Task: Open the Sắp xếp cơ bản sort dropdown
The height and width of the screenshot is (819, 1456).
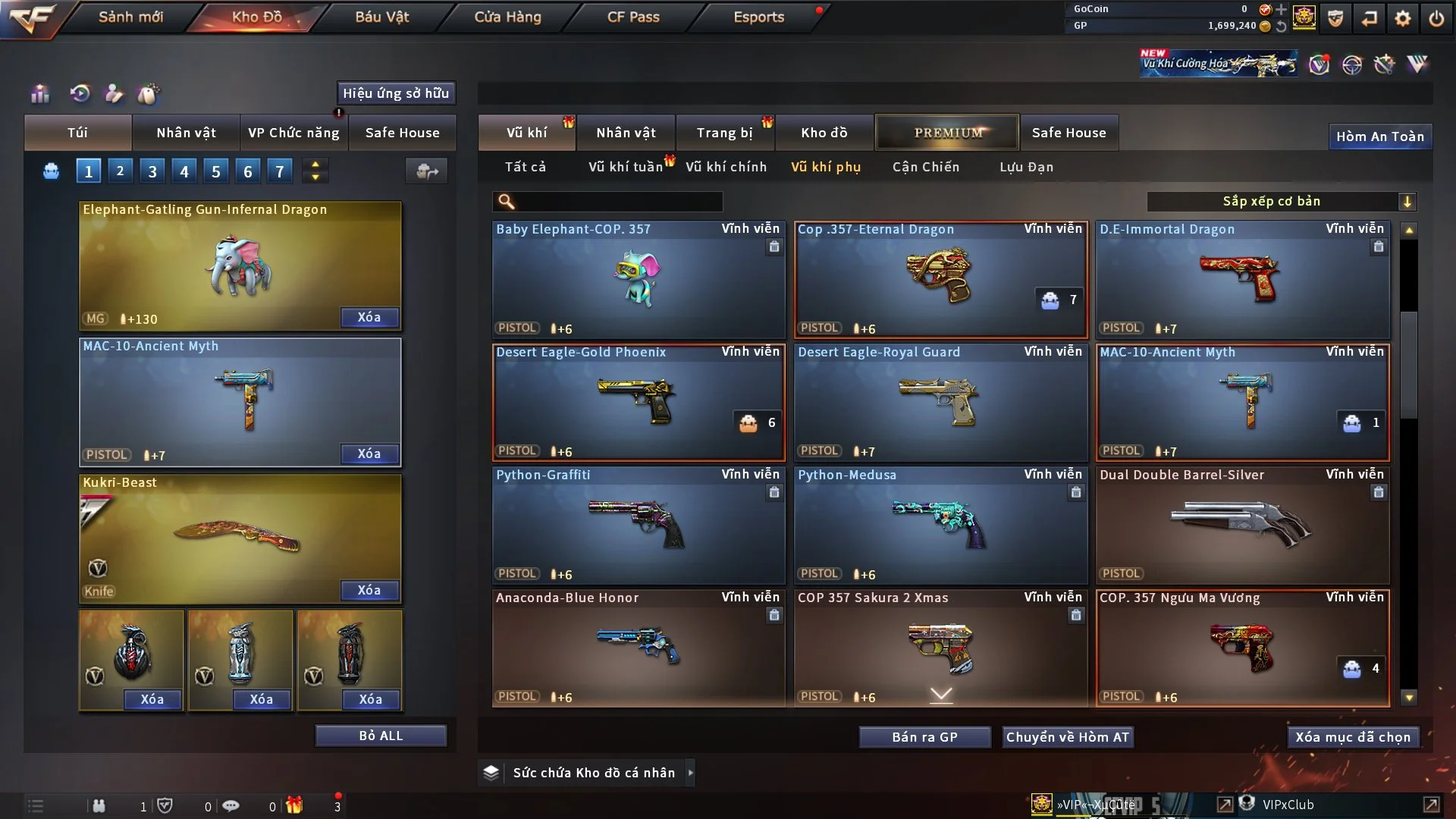Action: 1282,201
